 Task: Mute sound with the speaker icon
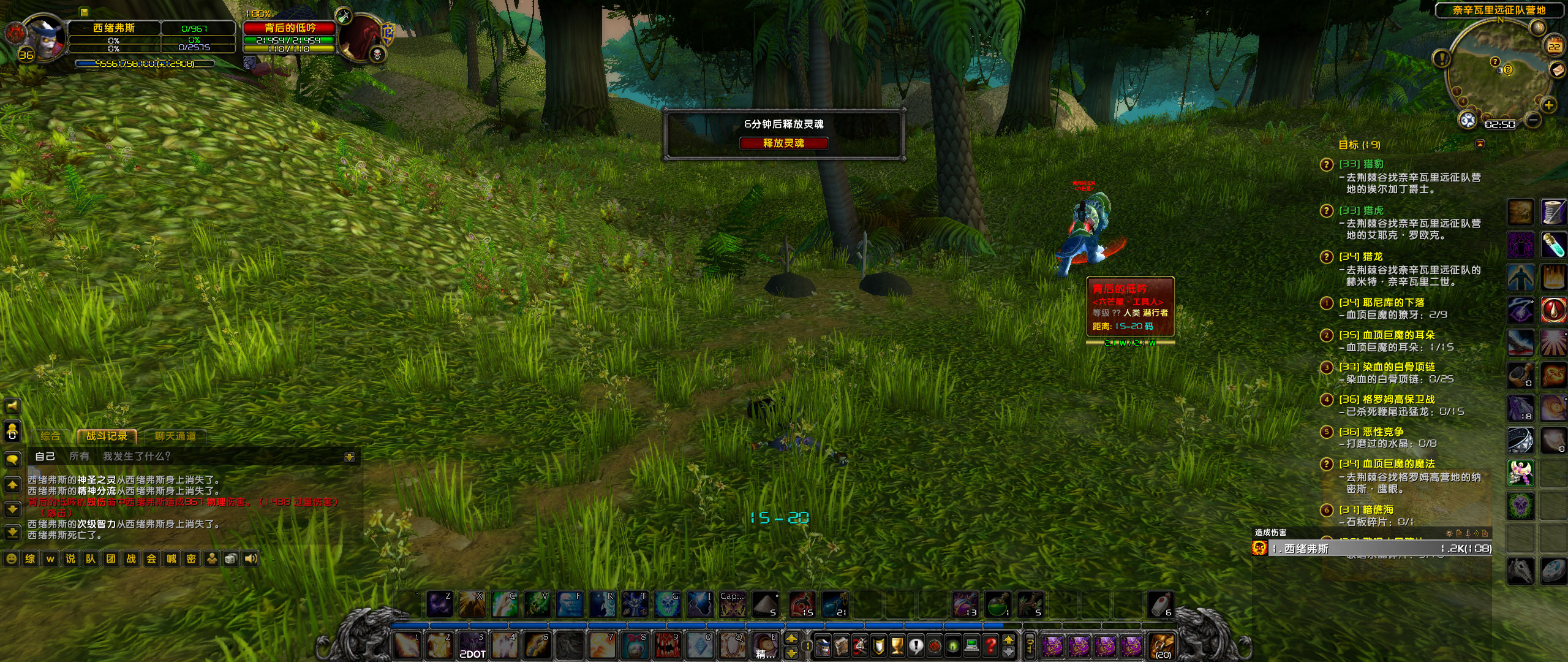pos(251,559)
